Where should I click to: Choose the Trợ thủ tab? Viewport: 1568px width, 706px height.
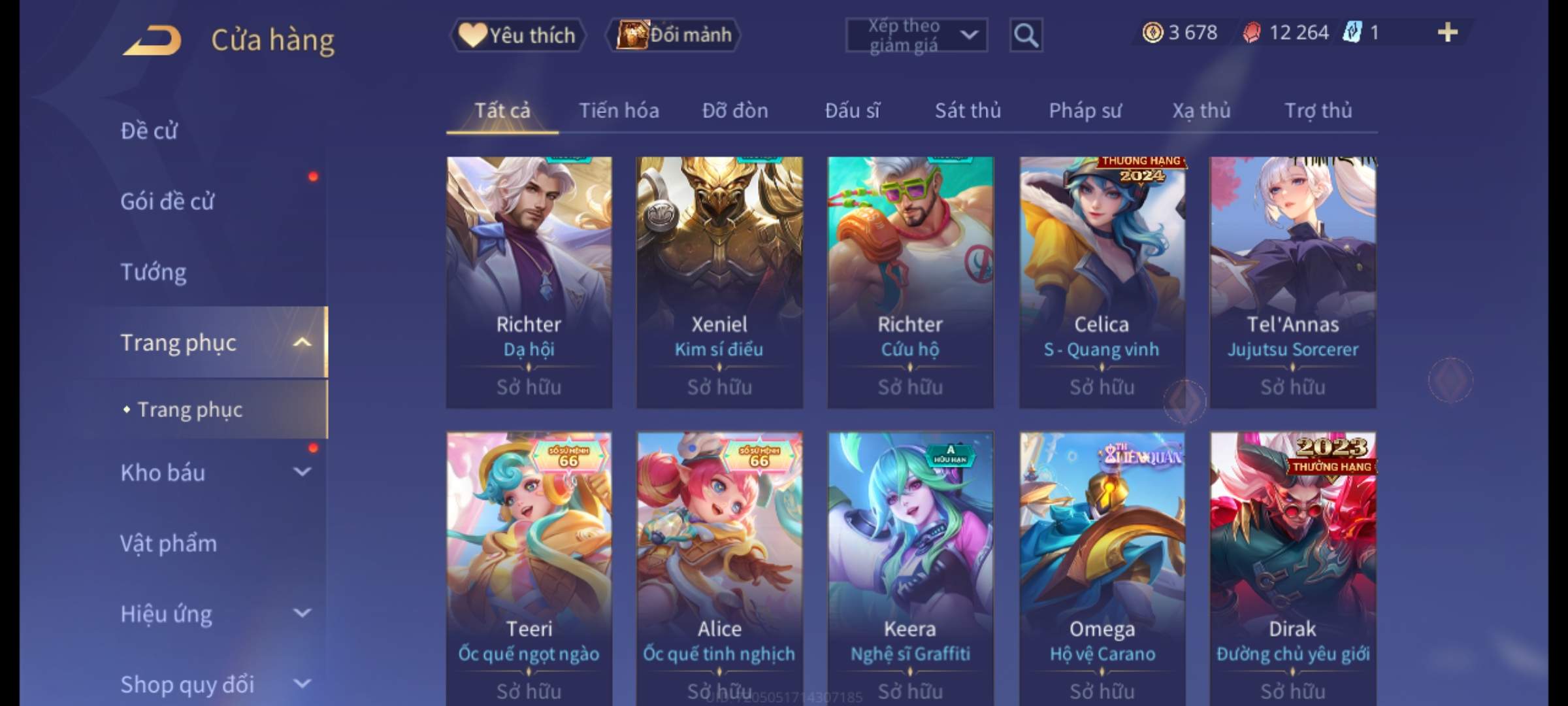pyautogui.click(x=1318, y=110)
